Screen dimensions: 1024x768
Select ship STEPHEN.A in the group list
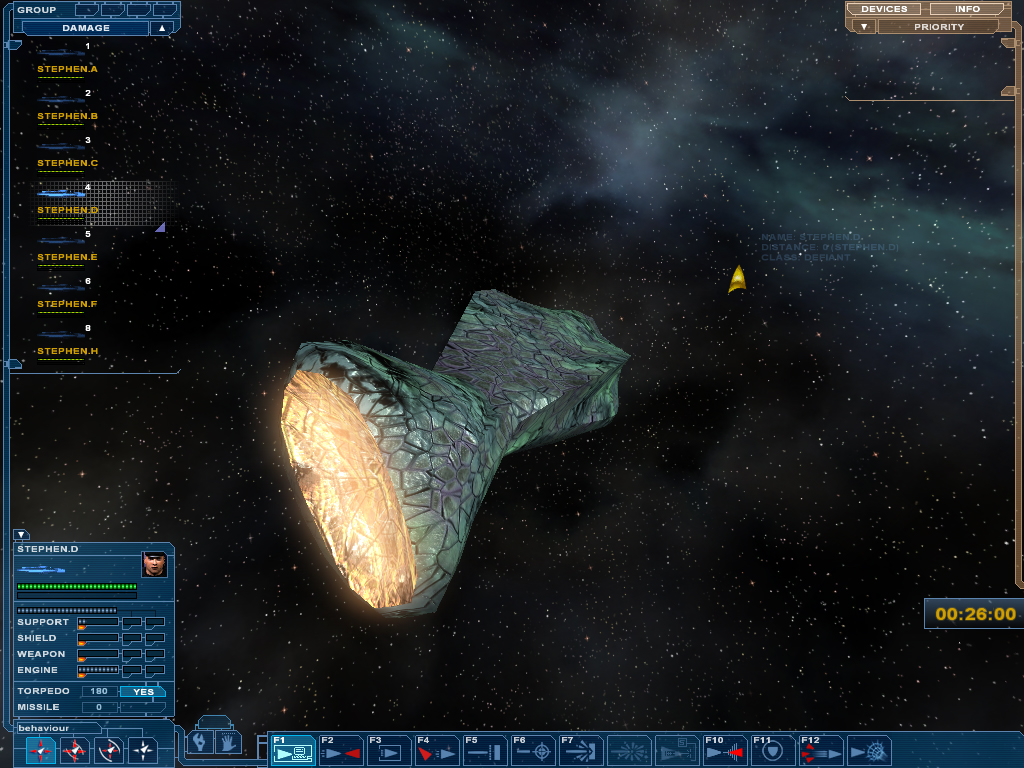pyautogui.click(x=66, y=69)
